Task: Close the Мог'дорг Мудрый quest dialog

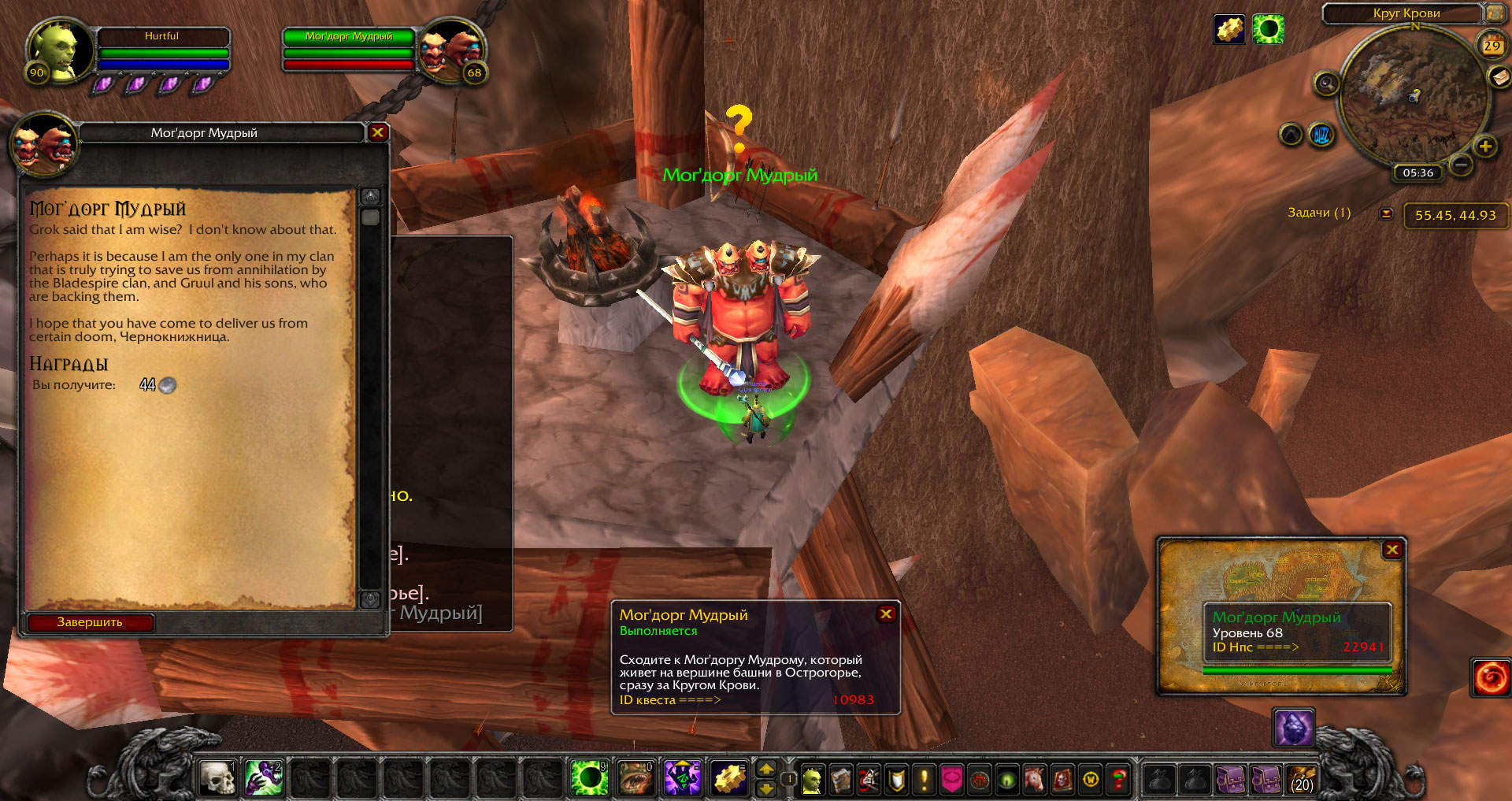Action: pos(377,132)
